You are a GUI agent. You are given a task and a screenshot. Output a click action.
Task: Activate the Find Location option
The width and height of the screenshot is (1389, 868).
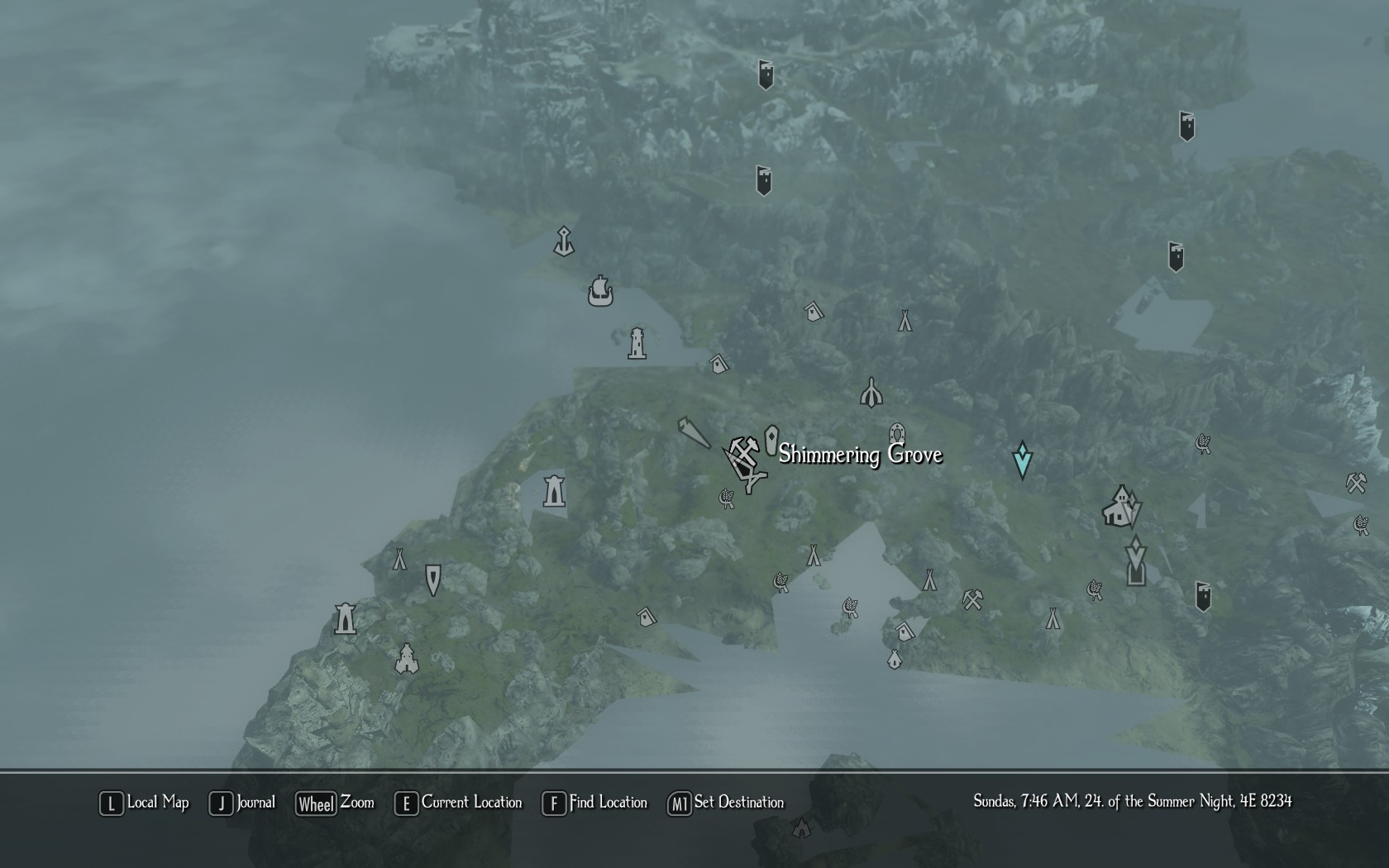pos(594,803)
